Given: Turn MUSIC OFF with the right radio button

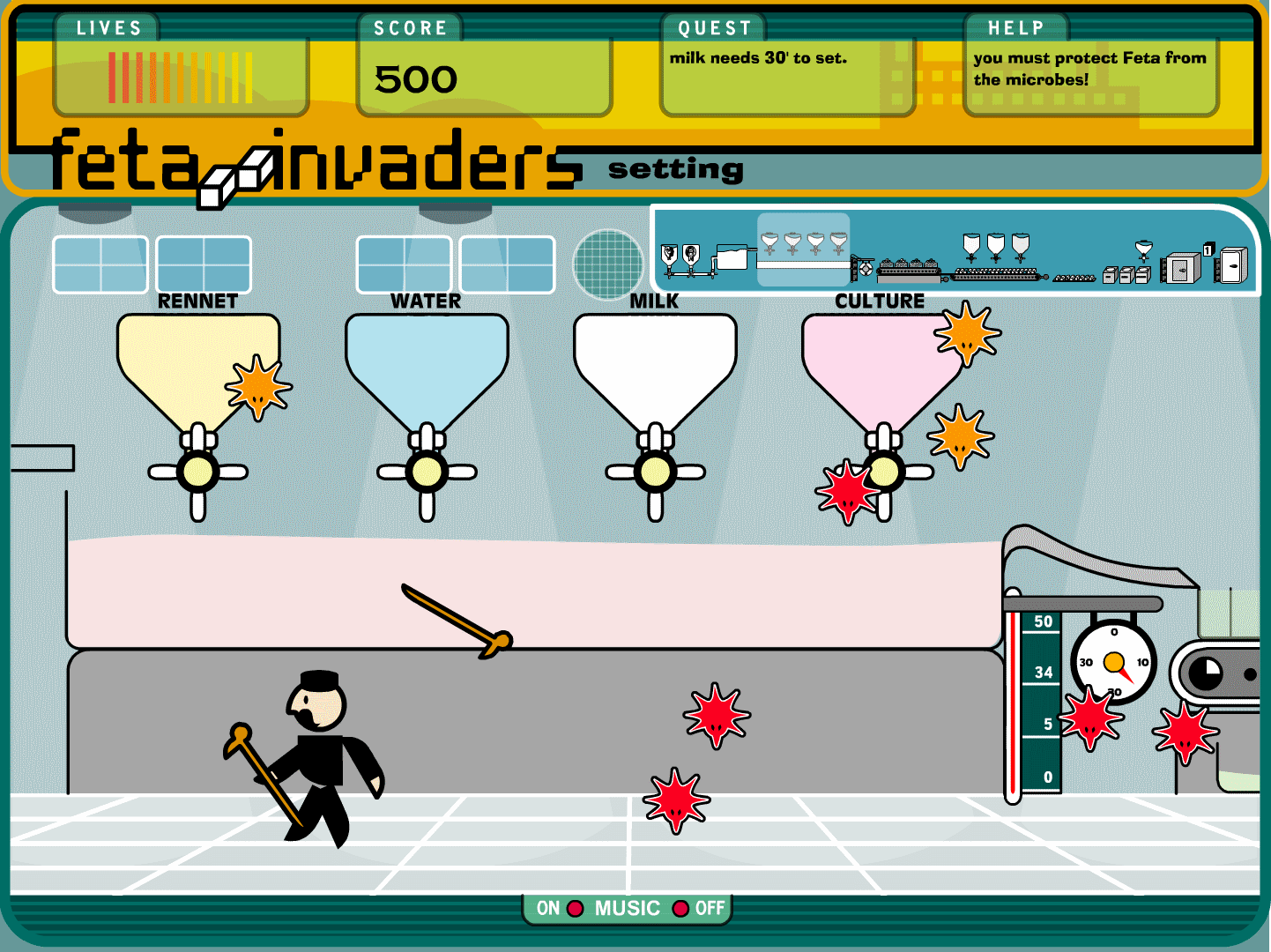Looking at the screenshot, I should [x=680, y=908].
